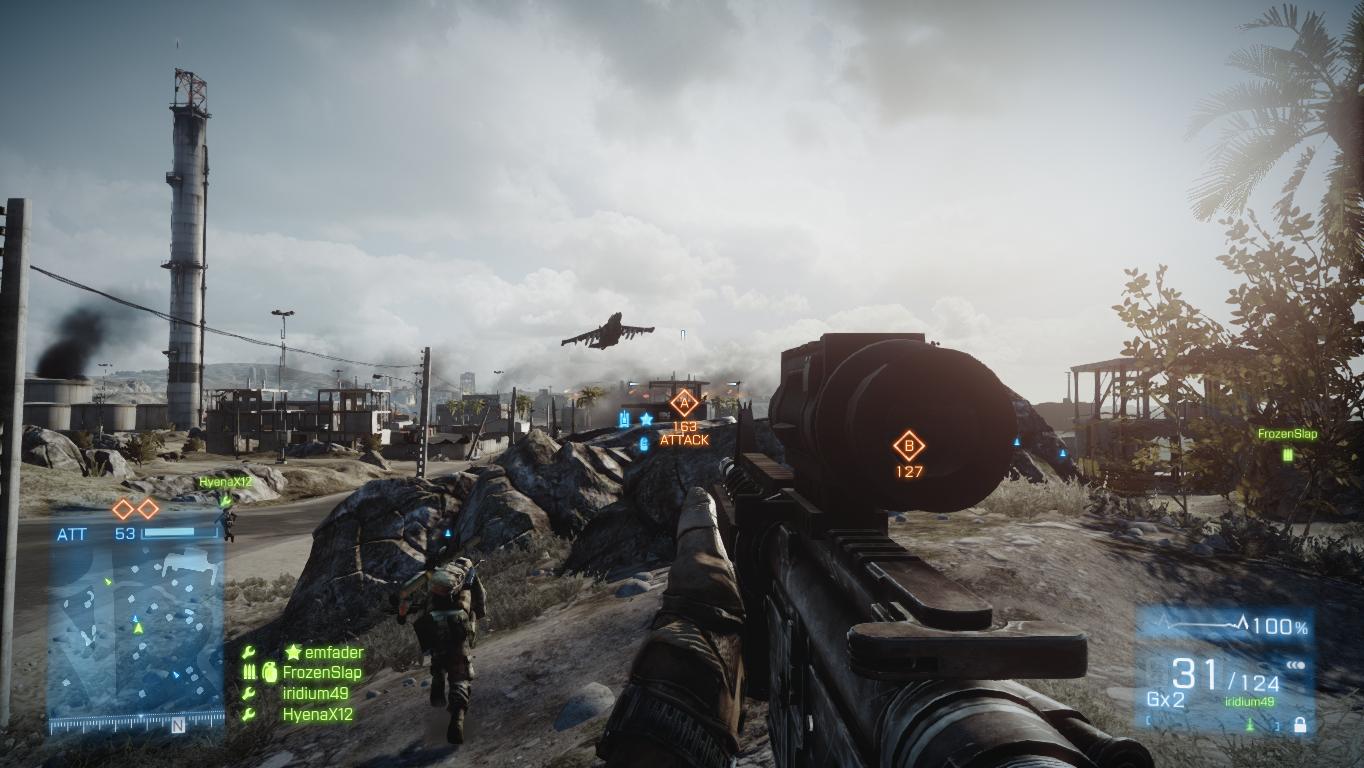Click the fire mode indicator near ammo count
The height and width of the screenshot is (768, 1364).
pos(1296,665)
